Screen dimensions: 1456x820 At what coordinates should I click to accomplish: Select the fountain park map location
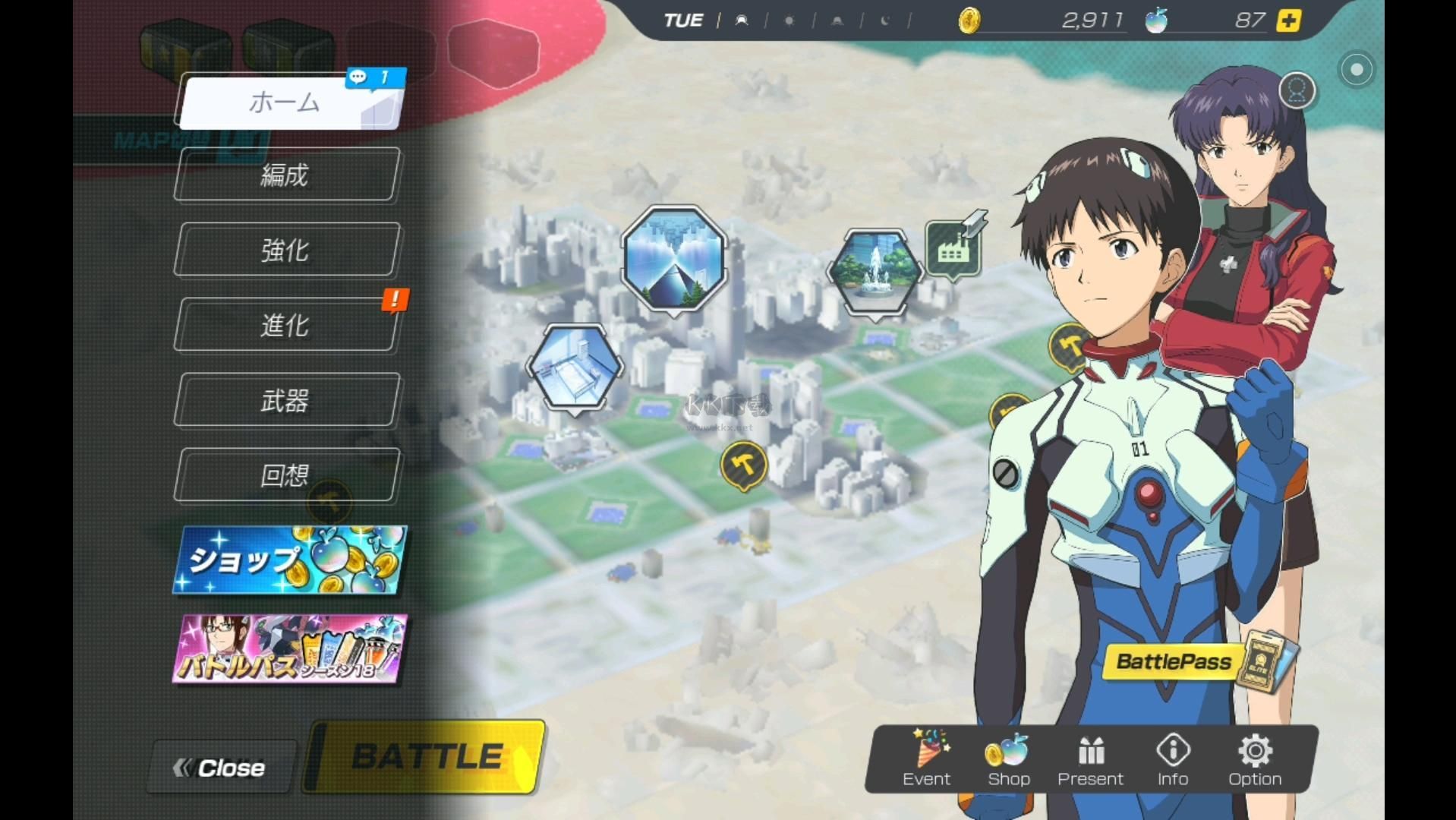click(x=876, y=271)
